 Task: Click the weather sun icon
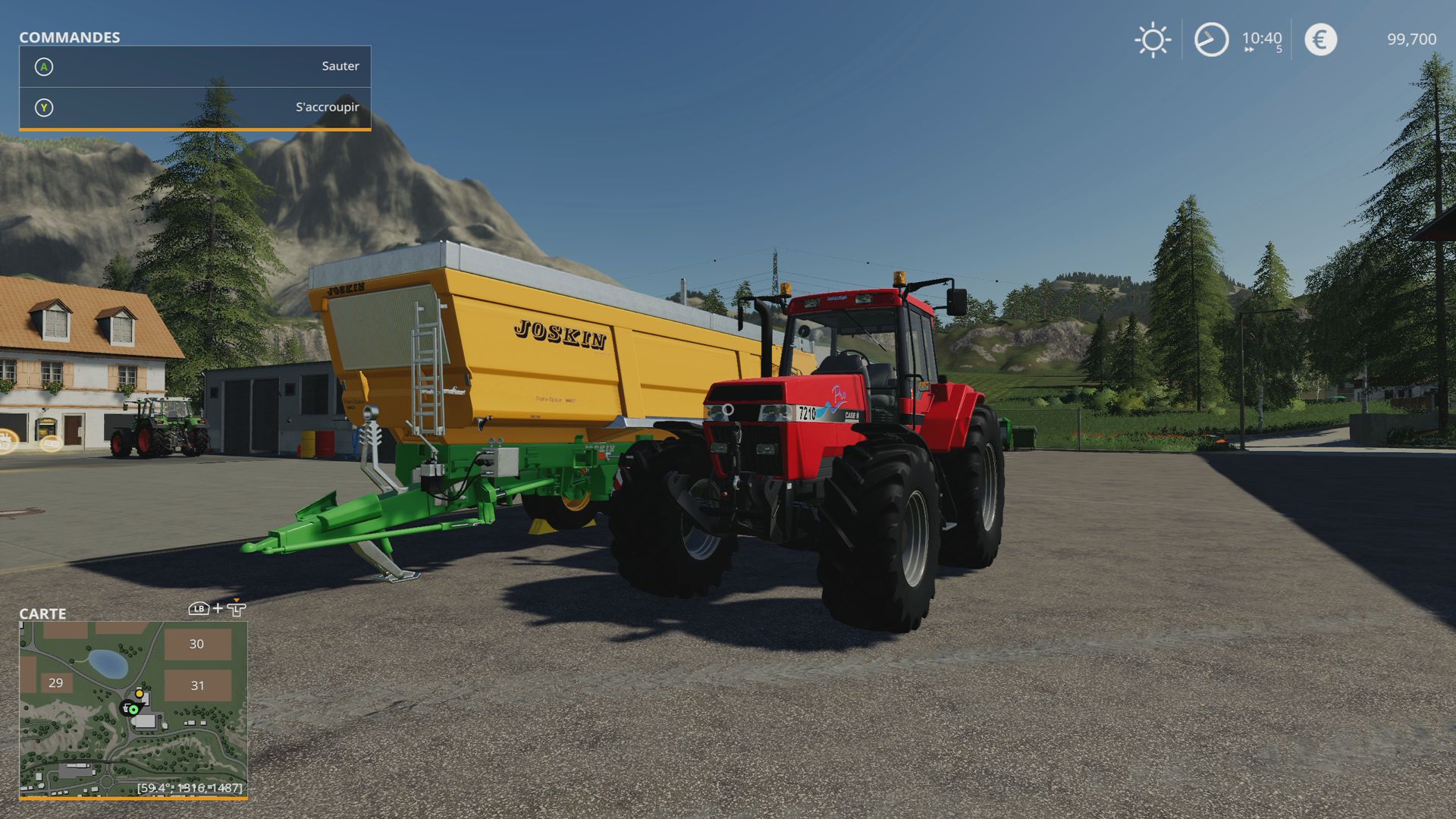pos(1152,39)
